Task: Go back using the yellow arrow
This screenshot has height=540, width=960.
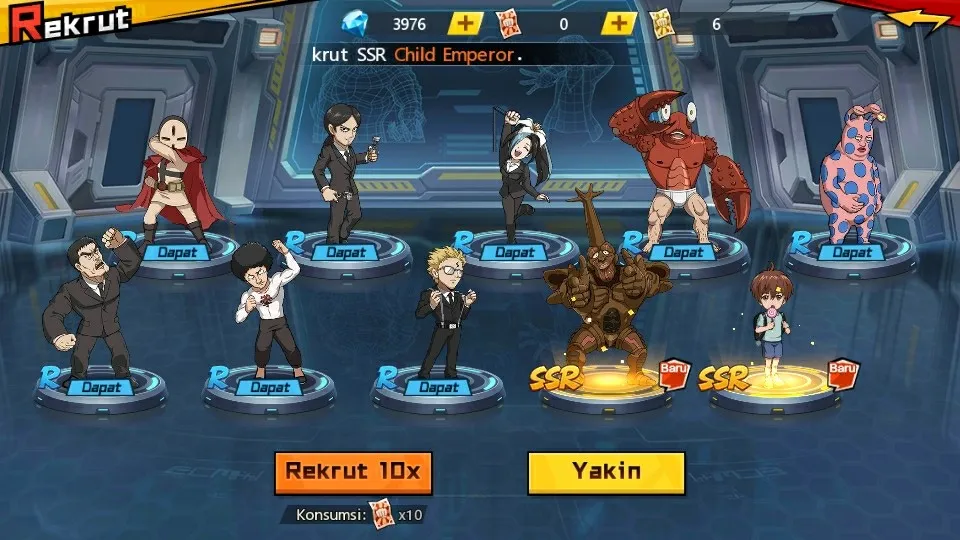Action: click(x=920, y=20)
